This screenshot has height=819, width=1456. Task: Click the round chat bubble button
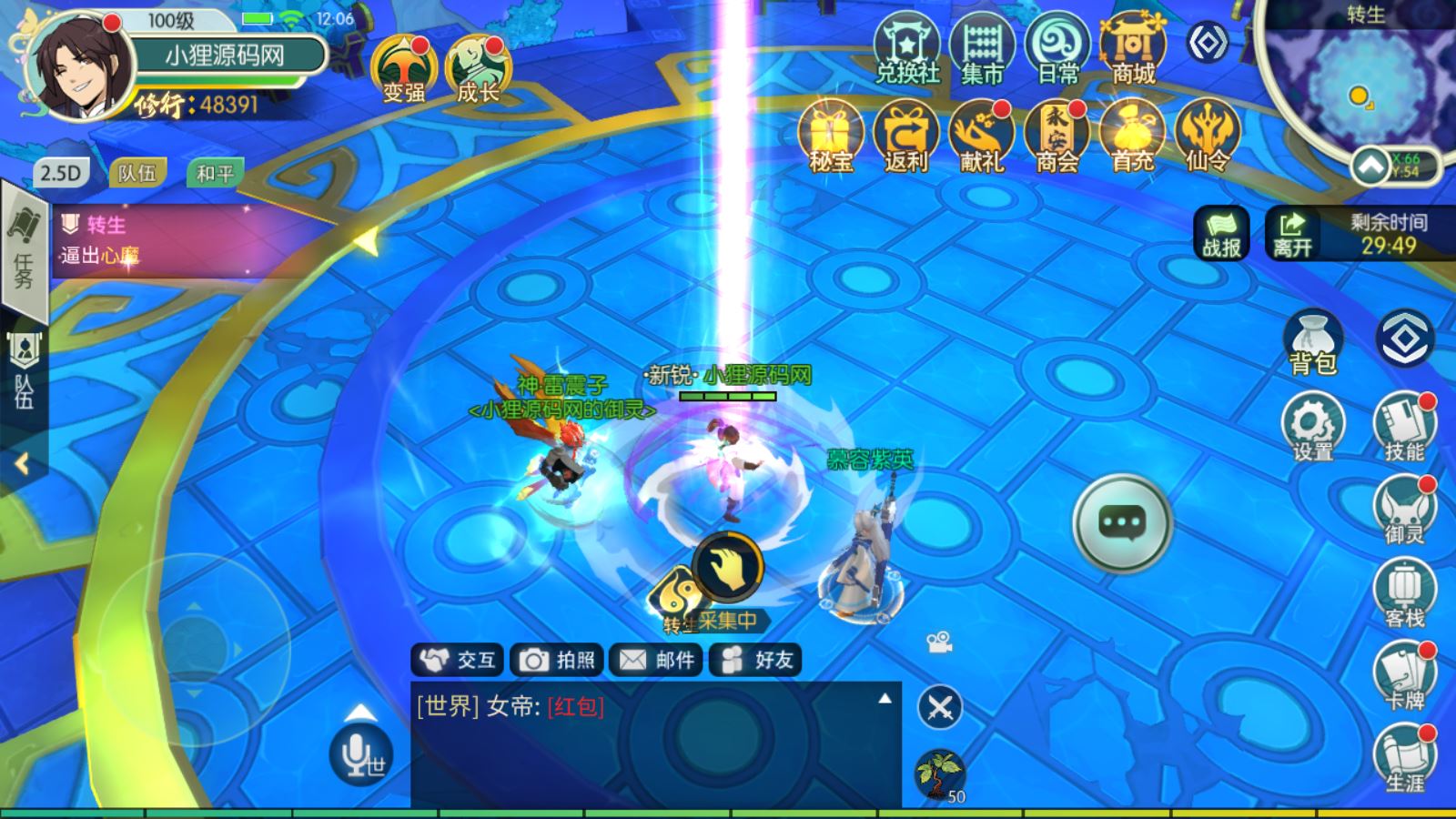tap(1121, 523)
